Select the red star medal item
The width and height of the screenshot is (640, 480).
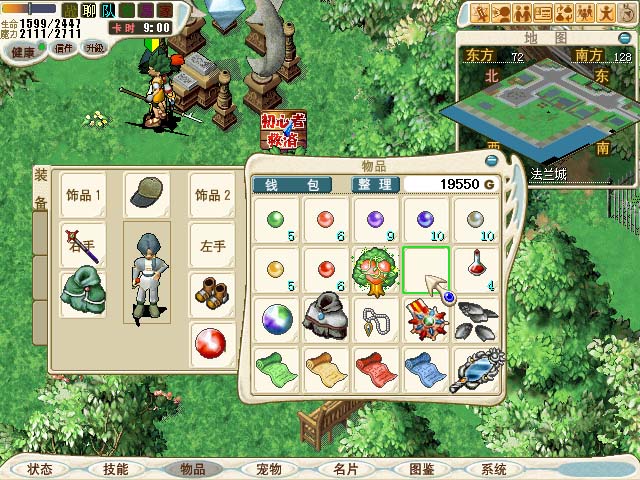coord(425,319)
